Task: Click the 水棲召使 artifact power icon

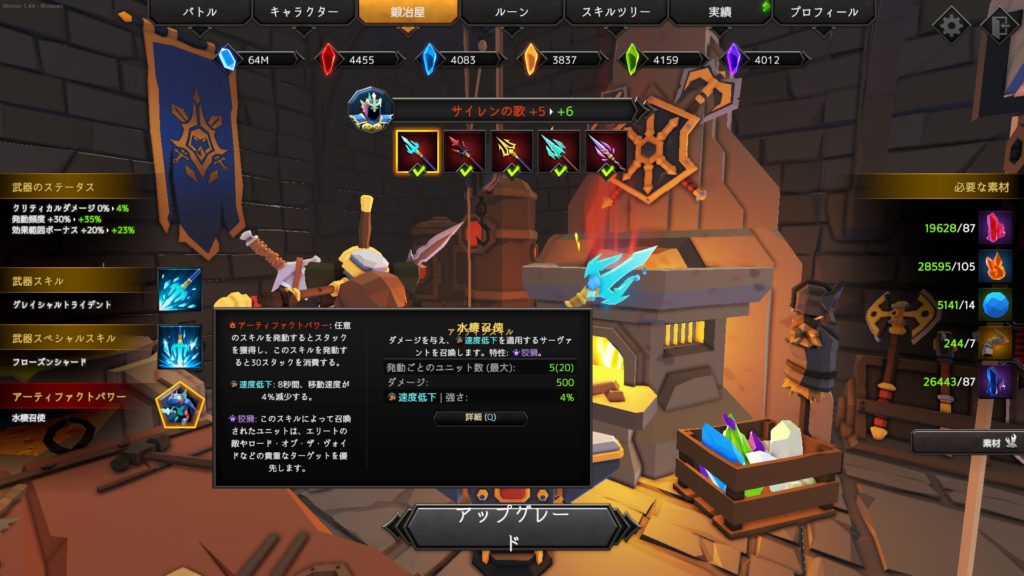Action: (180, 404)
